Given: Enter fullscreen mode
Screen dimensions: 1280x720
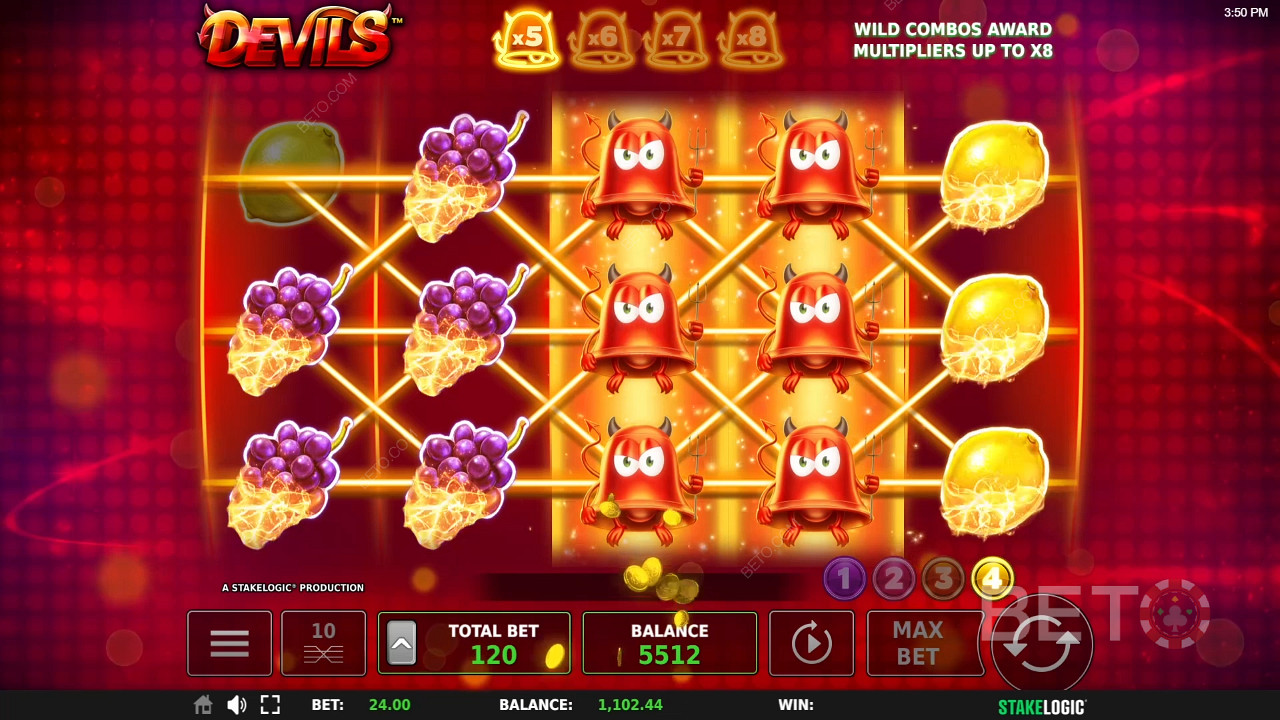Looking at the screenshot, I should [x=270, y=705].
